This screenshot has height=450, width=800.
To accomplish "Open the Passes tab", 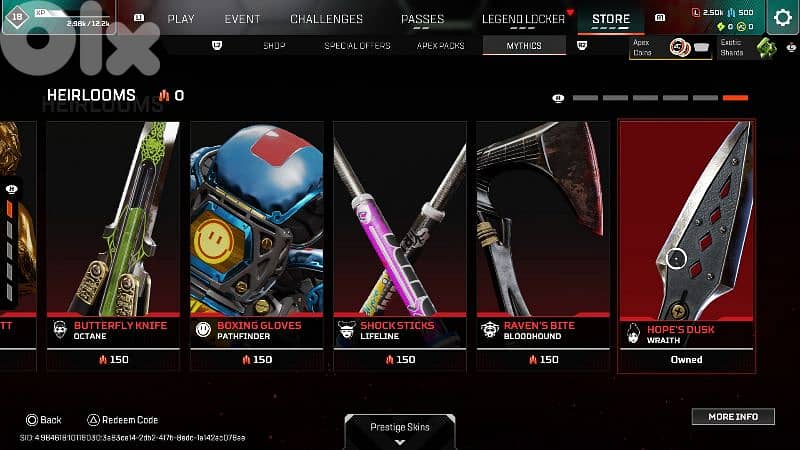I will (422, 19).
